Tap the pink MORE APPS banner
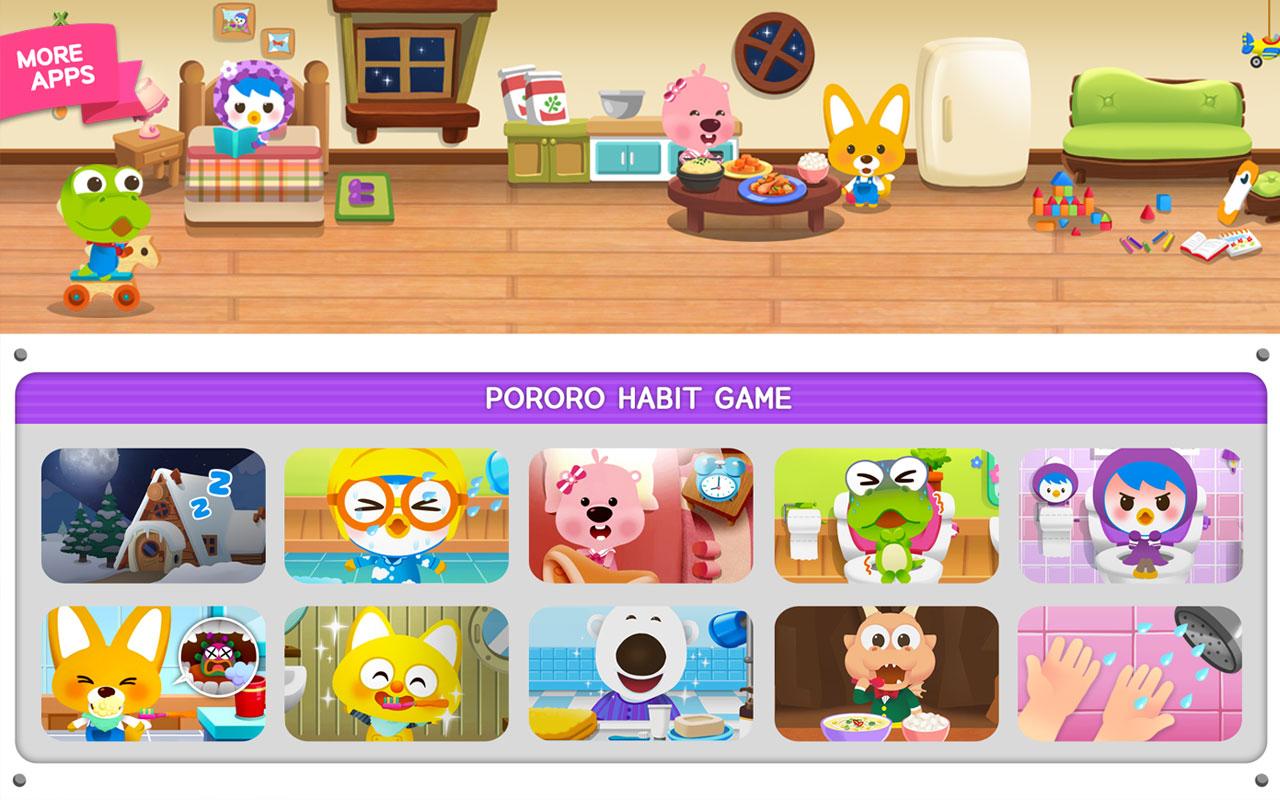The height and width of the screenshot is (800, 1280). pyautogui.click(x=55, y=60)
